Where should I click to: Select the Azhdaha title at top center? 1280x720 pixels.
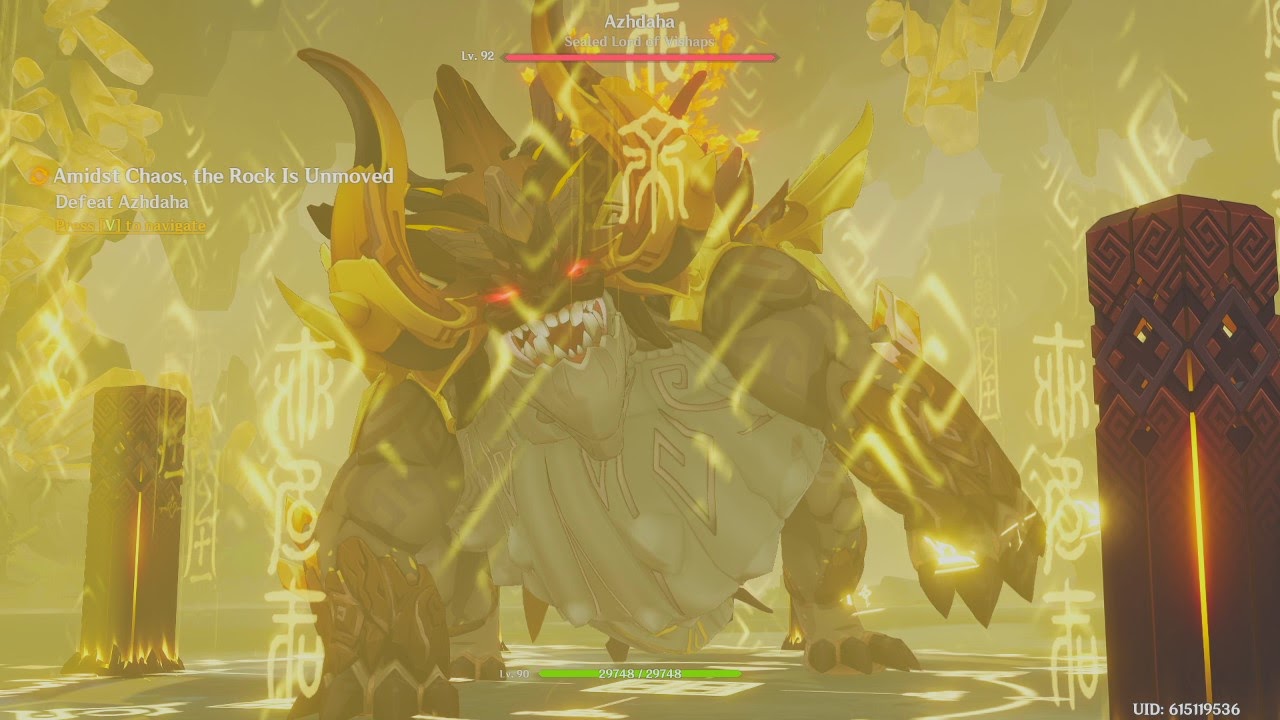click(x=639, y=20)
